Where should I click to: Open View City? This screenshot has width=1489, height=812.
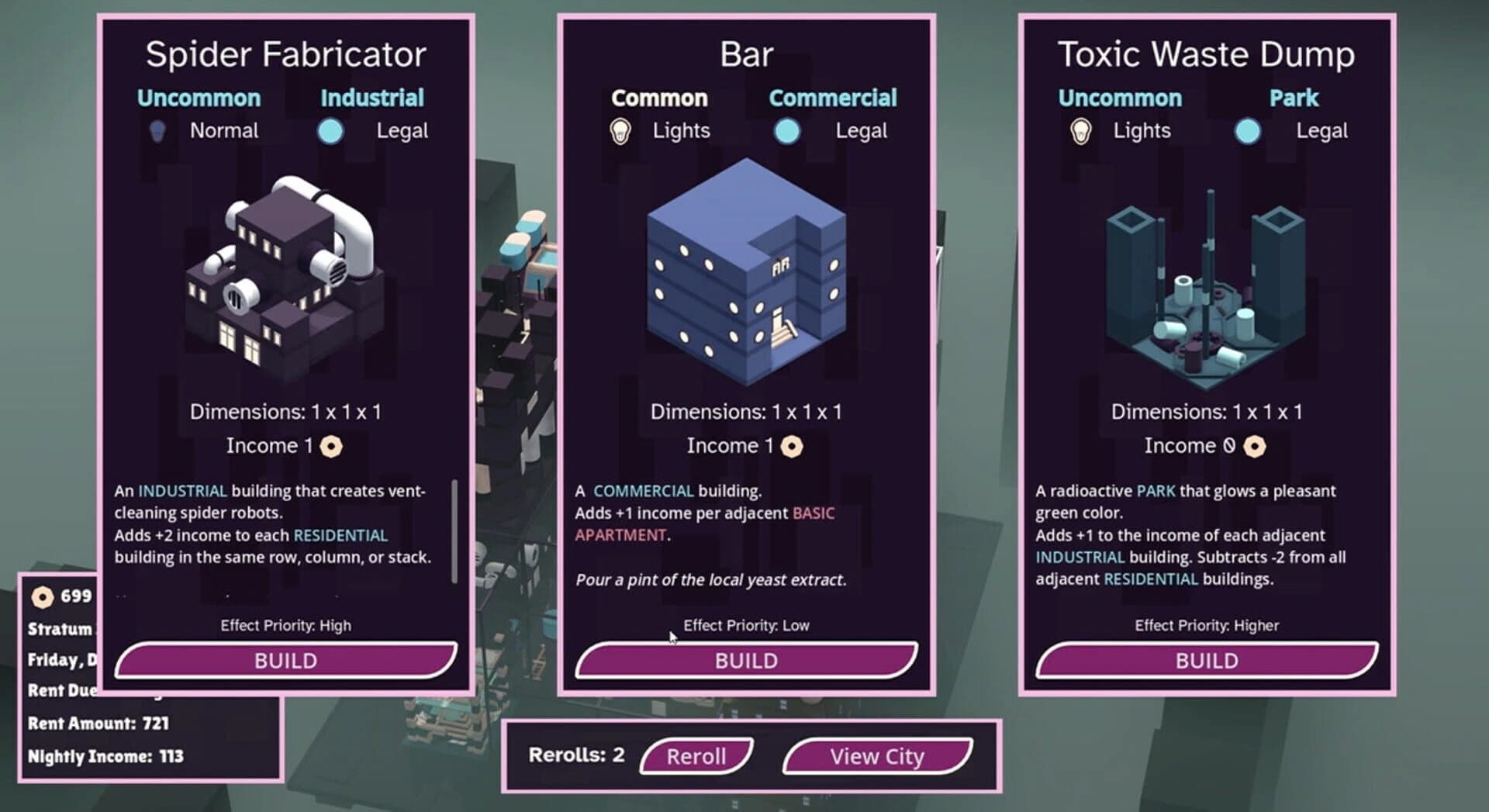876,756
